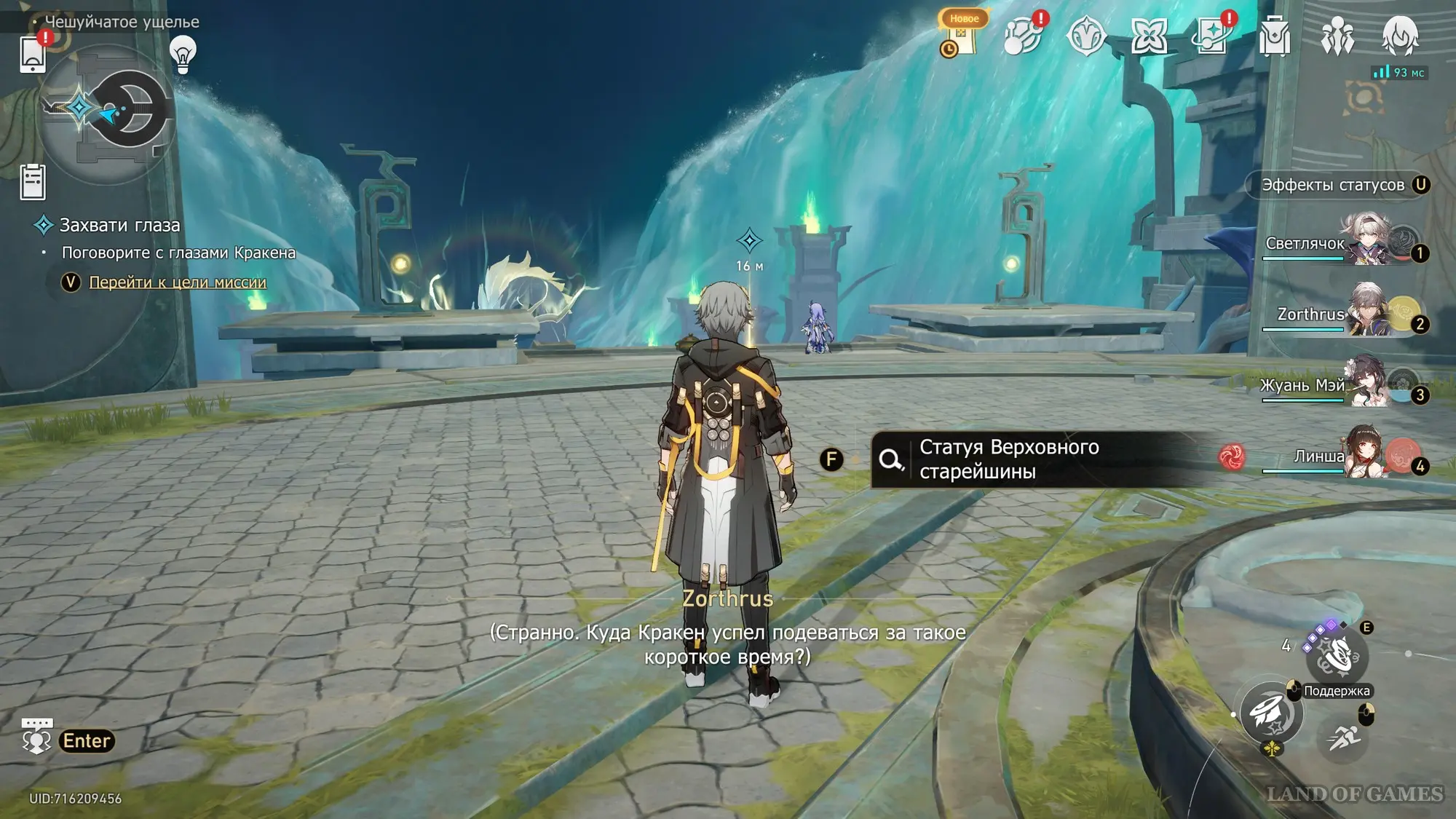Open the four-pointed star warp icon
The height and width of the screenshot is (819, 1456).
pos(1149,36)
